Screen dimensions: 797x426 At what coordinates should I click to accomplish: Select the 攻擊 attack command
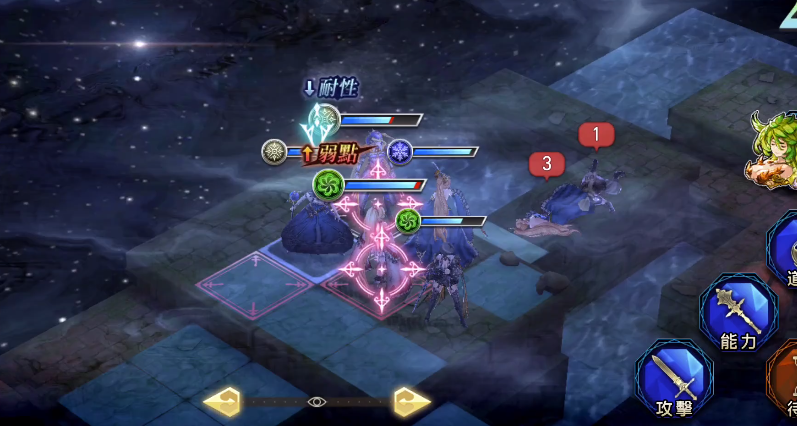(674, 380)
